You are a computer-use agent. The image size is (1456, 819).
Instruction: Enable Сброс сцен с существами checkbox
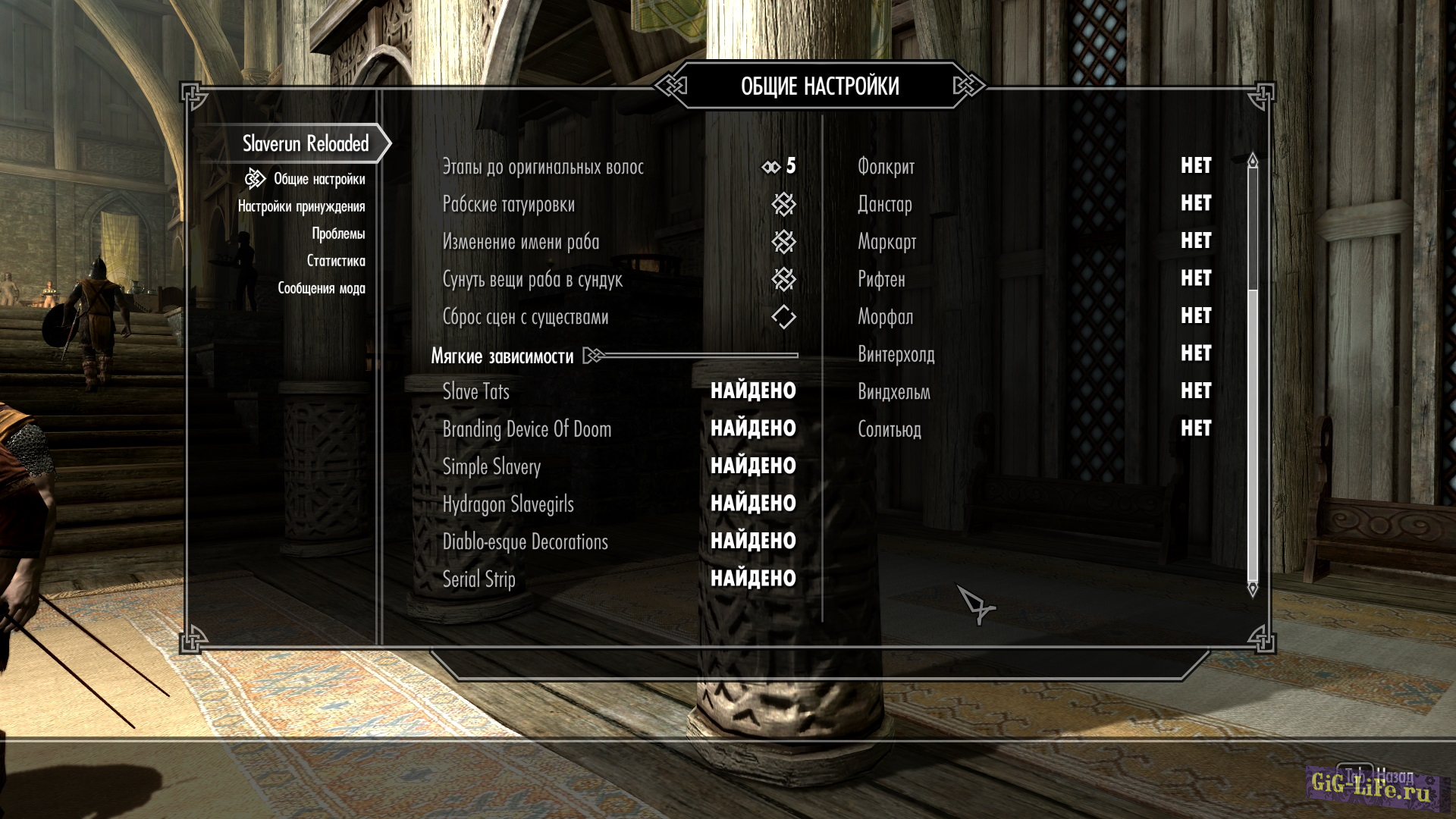783,317
